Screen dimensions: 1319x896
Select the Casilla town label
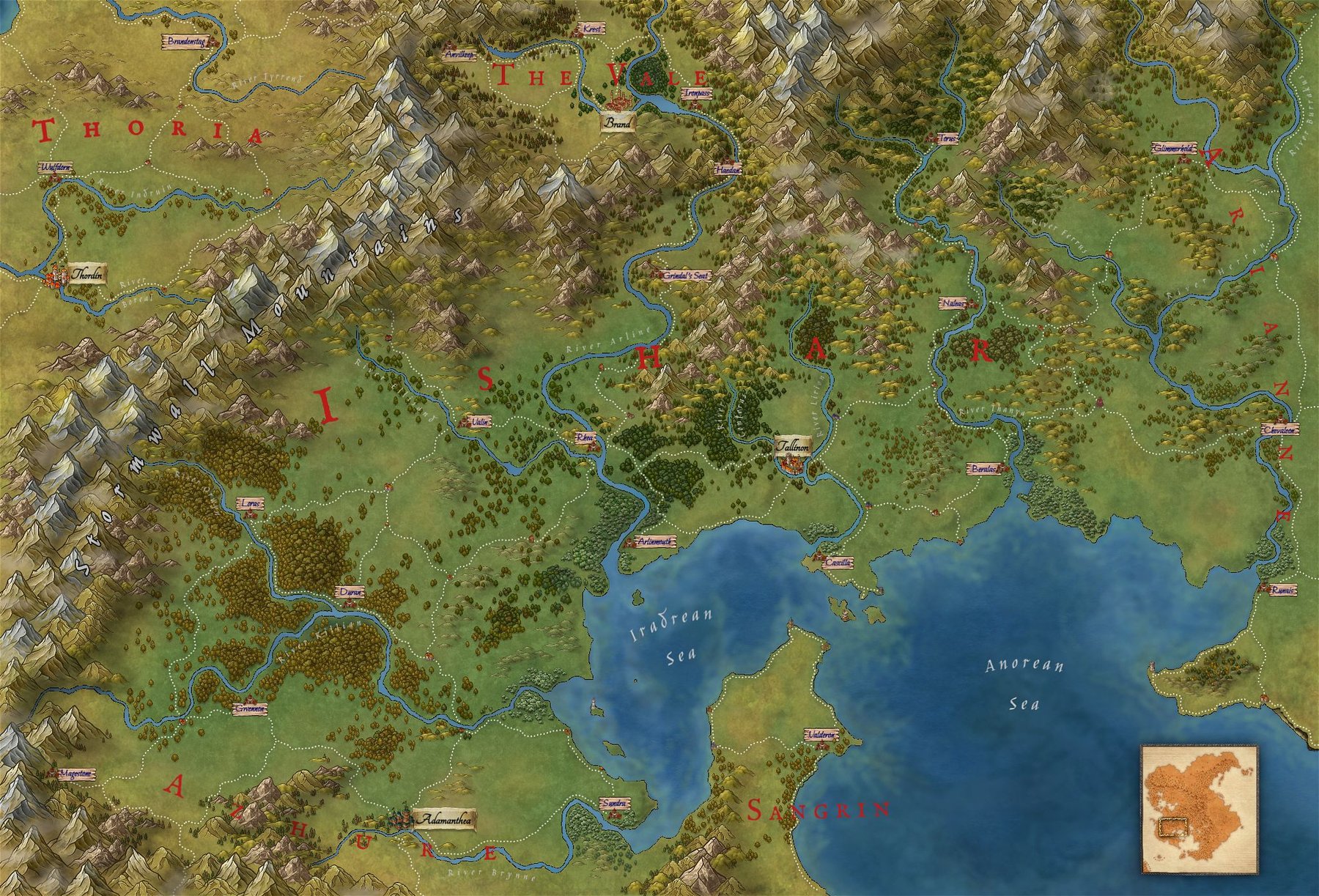click(x=837, y=563)
